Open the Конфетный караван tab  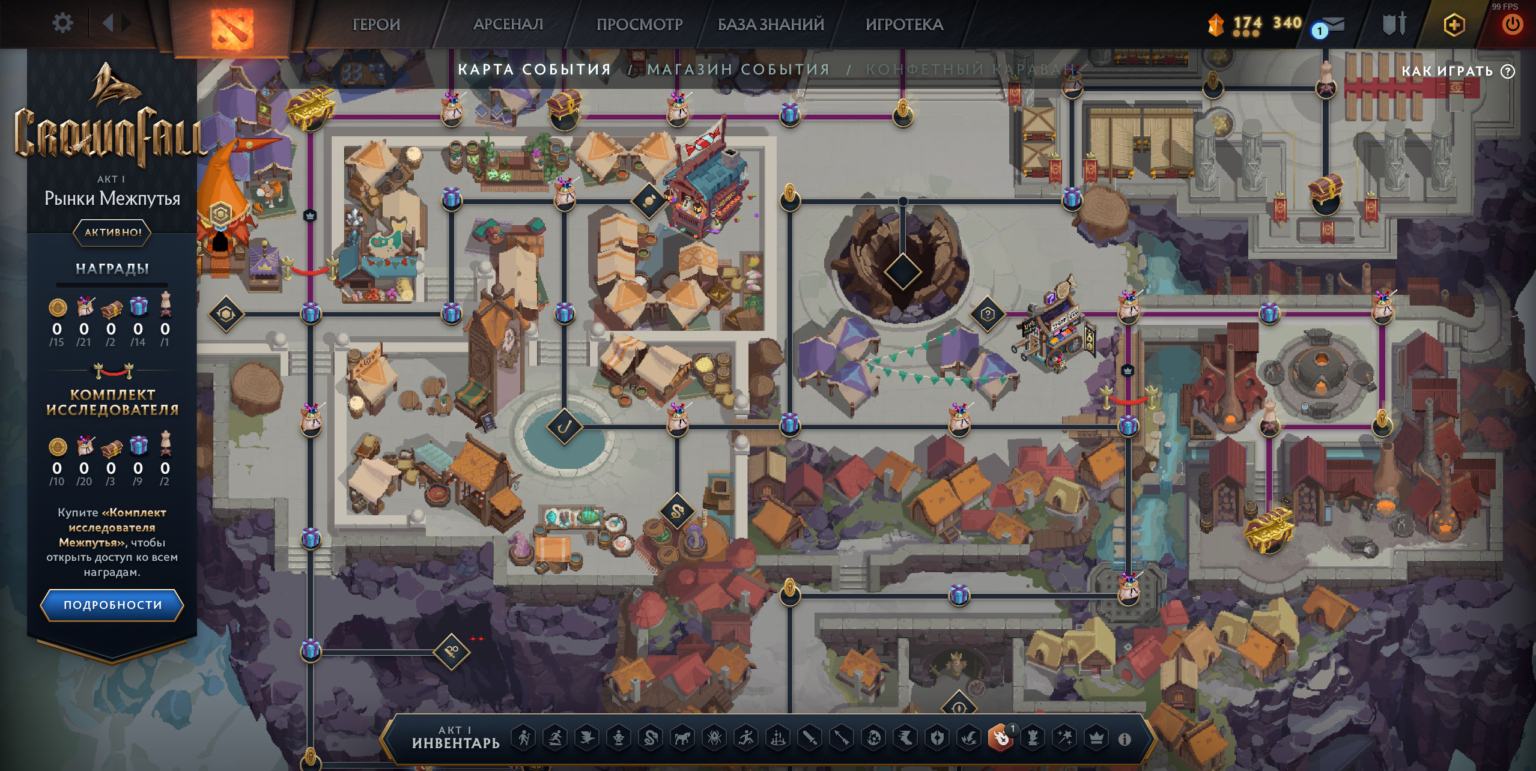(972, 70)
